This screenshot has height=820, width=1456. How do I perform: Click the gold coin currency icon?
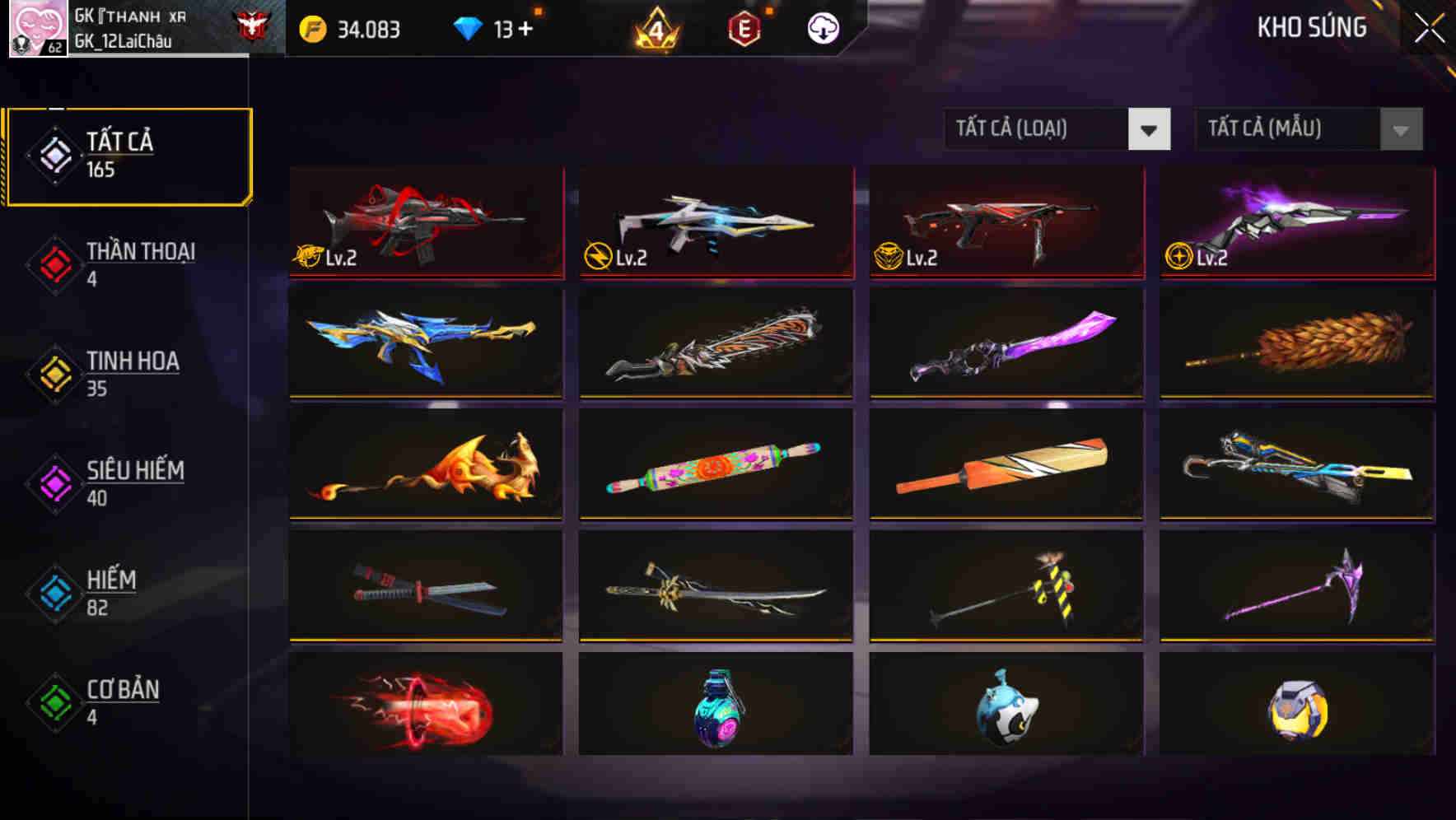click(314, 28)
